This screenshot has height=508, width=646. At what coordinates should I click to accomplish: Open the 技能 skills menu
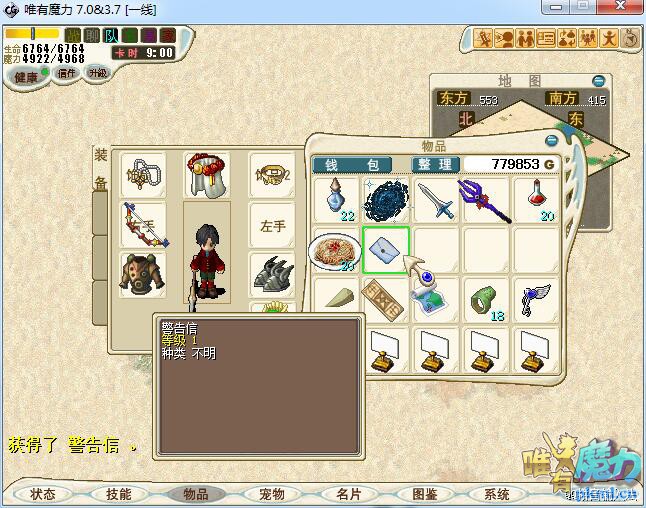(118, 494)
